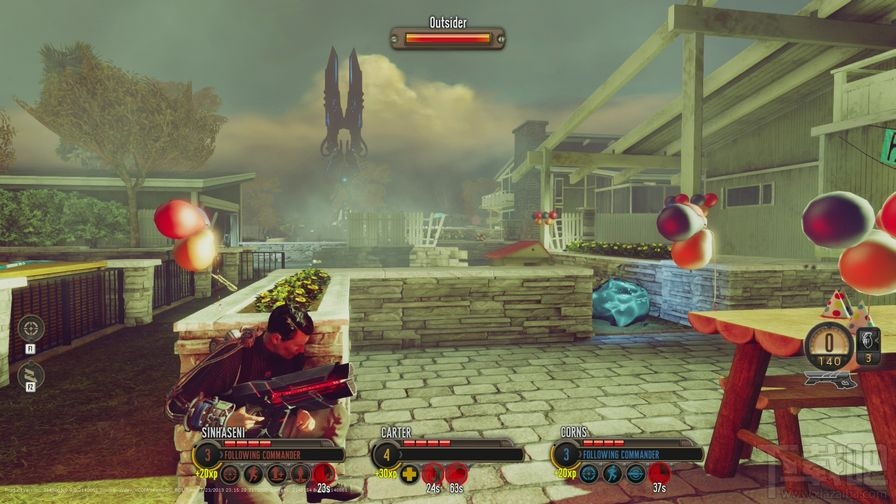Select Sinhaseni's level 3 squad badge
This screenshot has height=504, width=896.
pos(206,454)
